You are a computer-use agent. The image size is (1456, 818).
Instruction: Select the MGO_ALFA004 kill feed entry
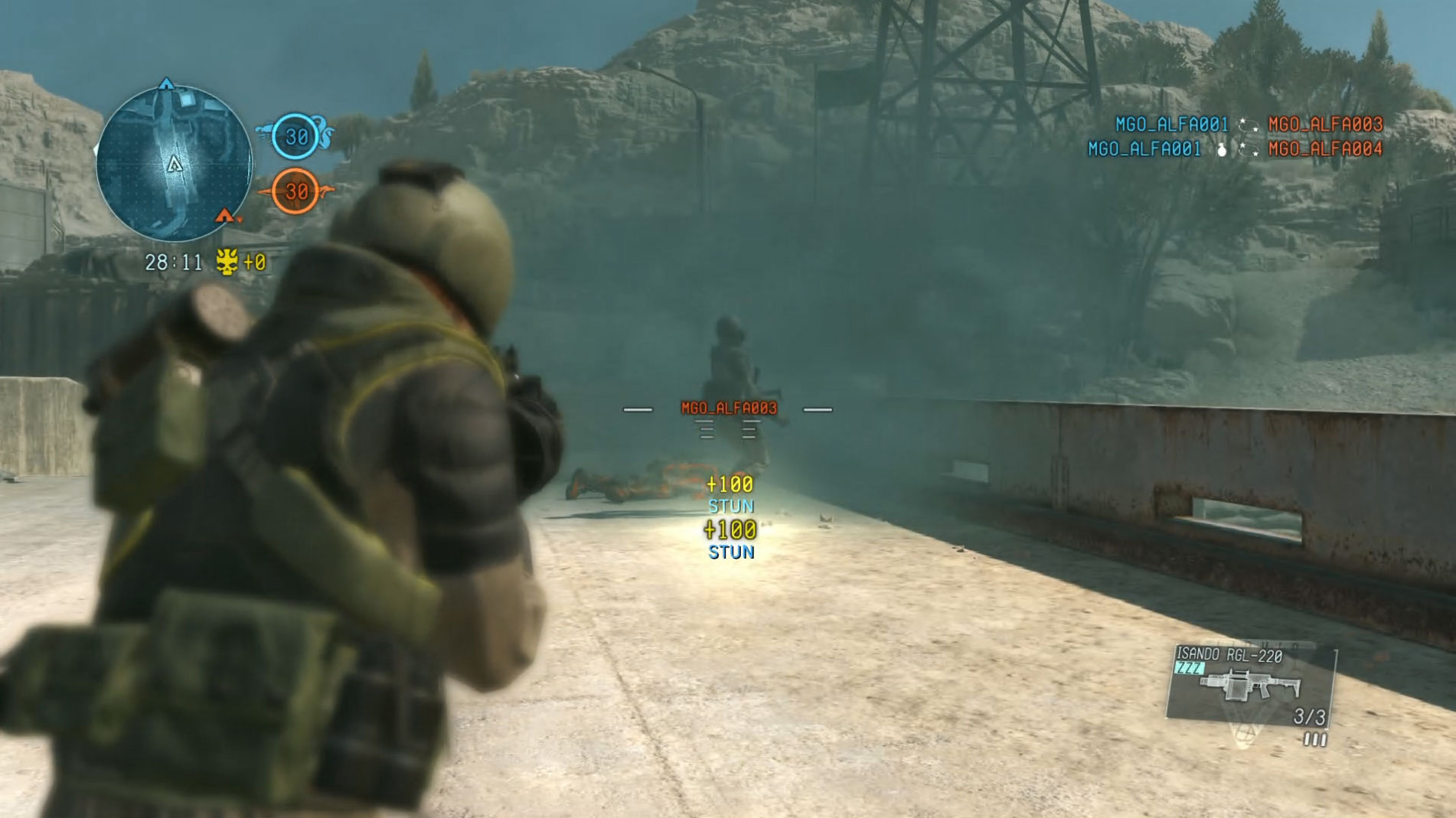1325,149
